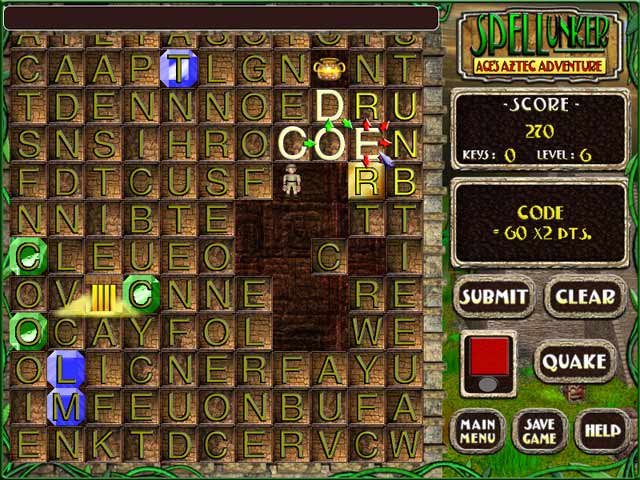Save the game
The image size is (640, 480).
(540, 431)
